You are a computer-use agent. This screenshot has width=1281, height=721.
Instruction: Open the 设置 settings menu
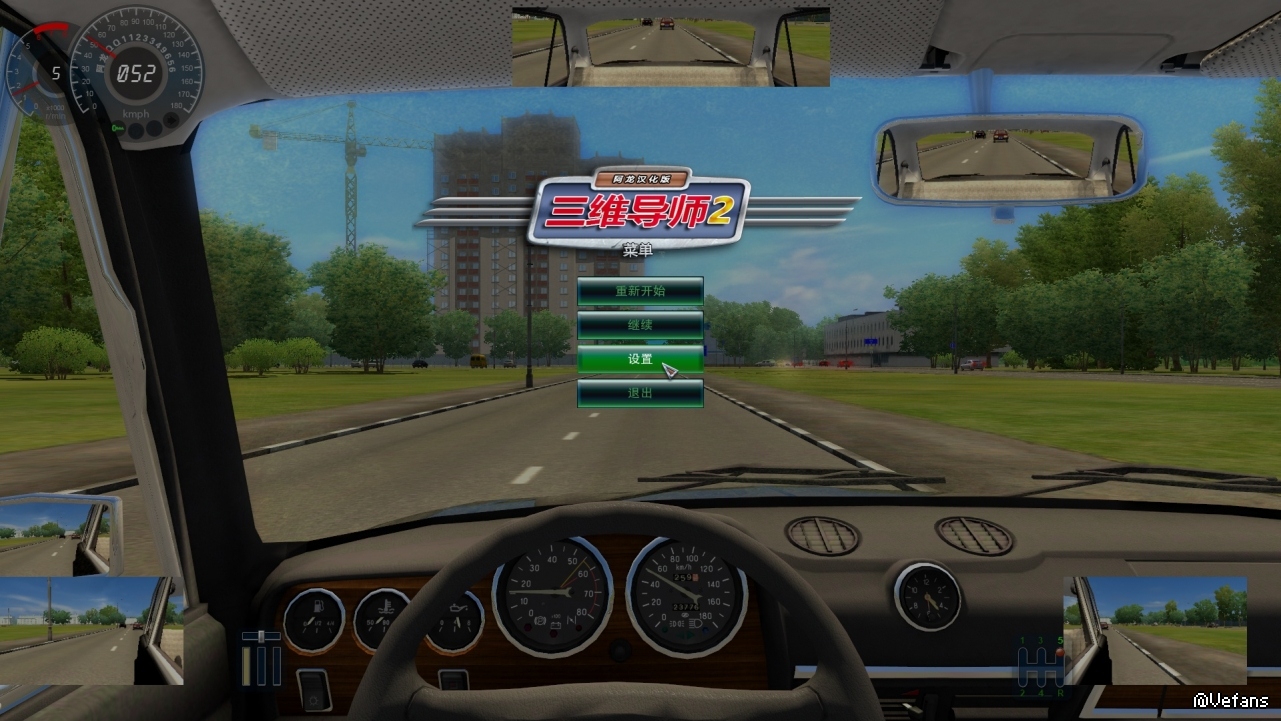click(x=640, y=359)
